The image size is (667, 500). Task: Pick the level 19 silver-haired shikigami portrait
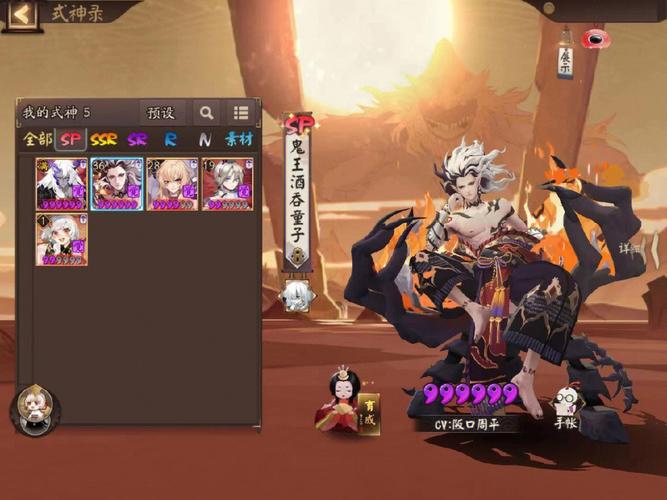[x=227, y=184]
